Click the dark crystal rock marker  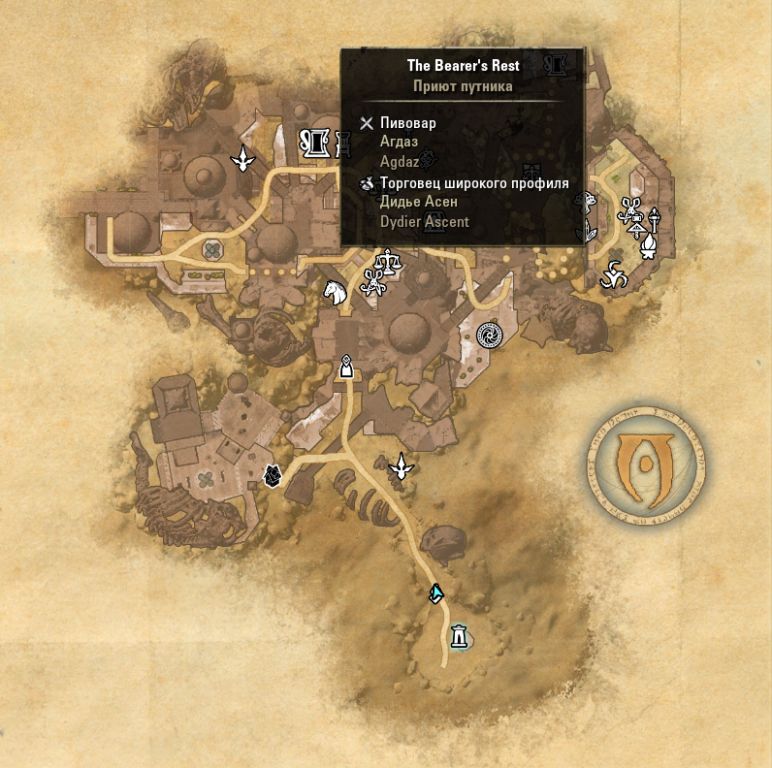pos(271,476)
